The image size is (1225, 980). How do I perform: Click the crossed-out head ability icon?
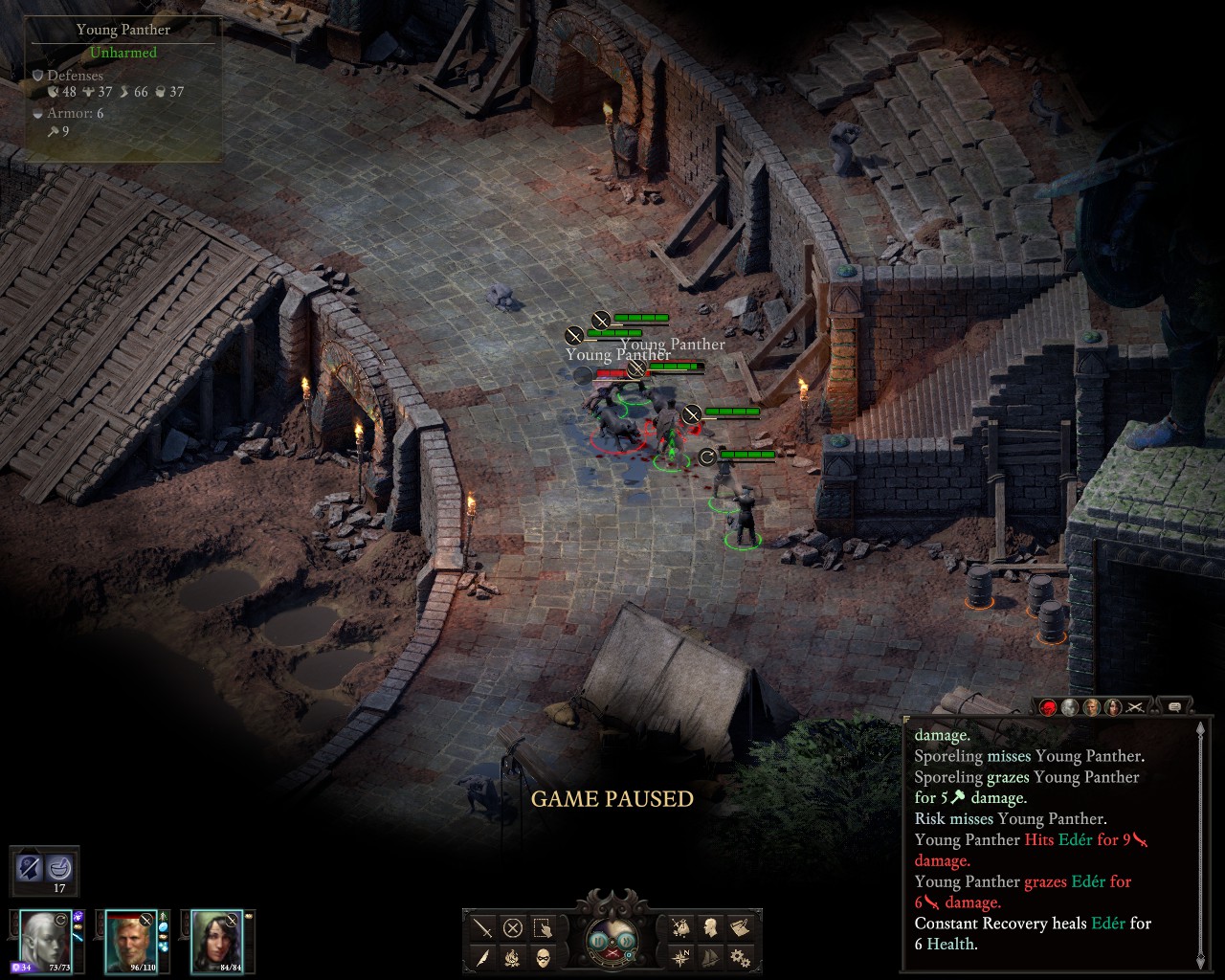30,869
